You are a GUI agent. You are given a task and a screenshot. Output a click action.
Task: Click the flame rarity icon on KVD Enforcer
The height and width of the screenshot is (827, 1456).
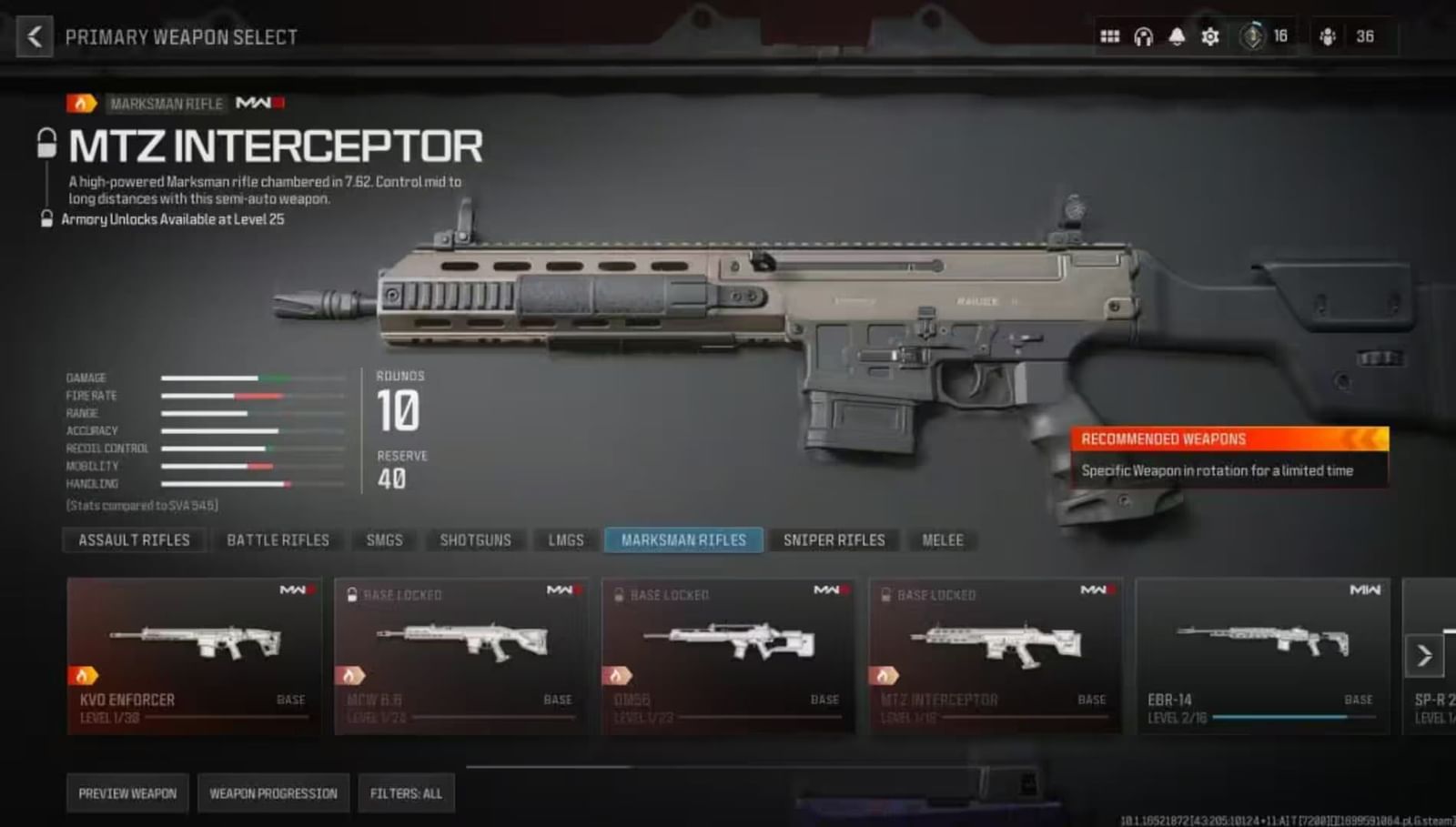point(83,675)
